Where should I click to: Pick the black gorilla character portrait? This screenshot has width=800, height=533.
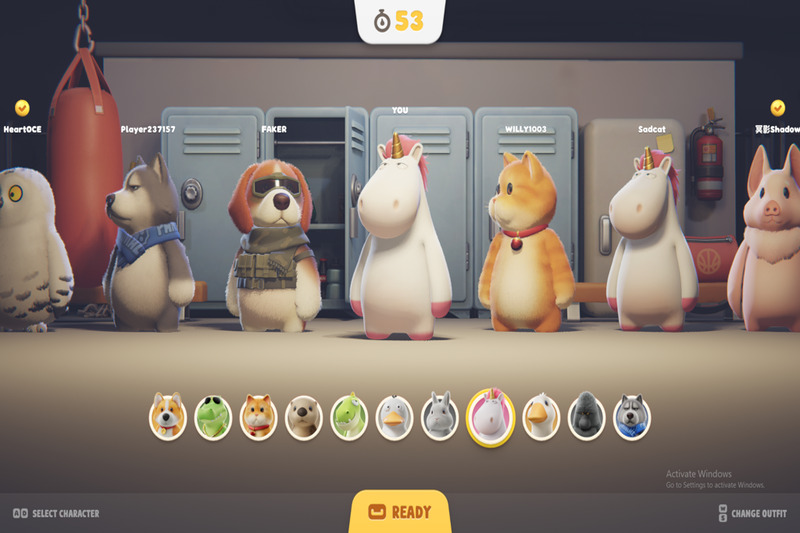click(x=586, y=416)
